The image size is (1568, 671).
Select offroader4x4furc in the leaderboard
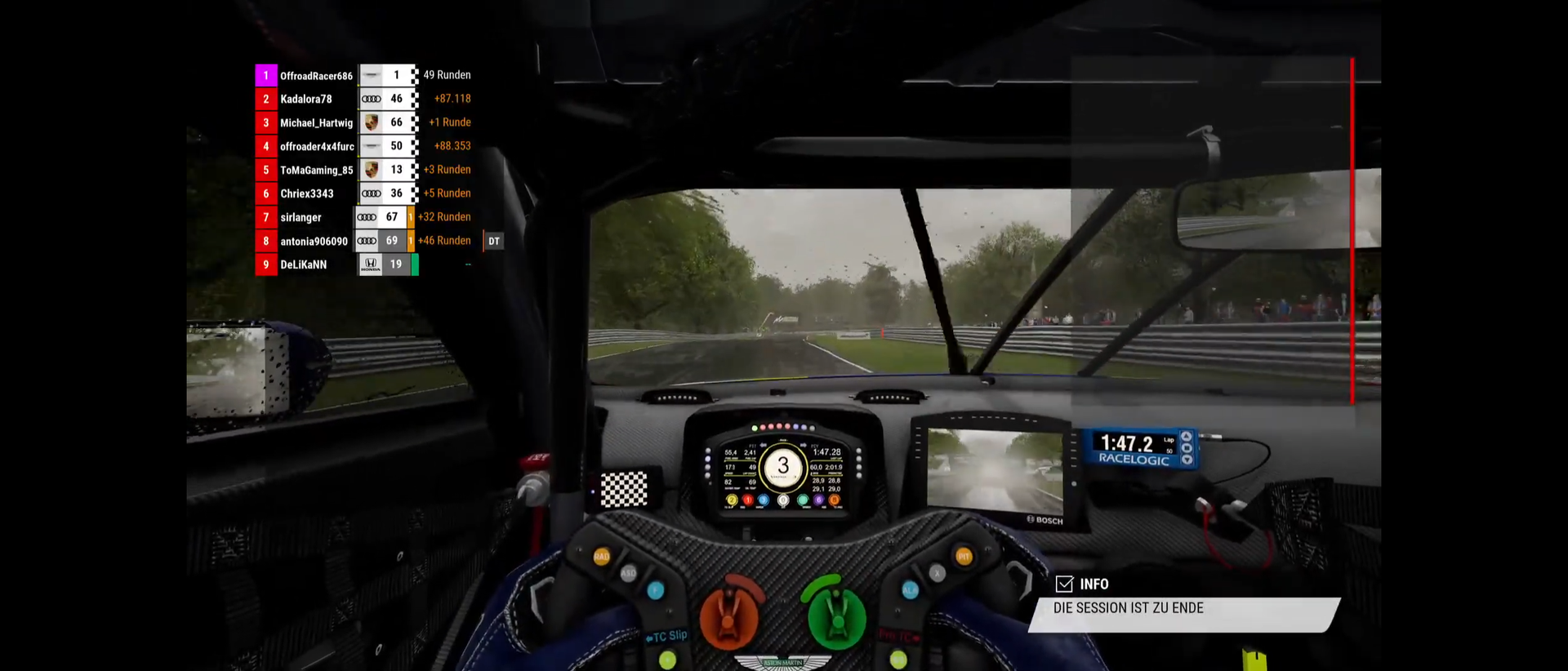click(317, 147)
